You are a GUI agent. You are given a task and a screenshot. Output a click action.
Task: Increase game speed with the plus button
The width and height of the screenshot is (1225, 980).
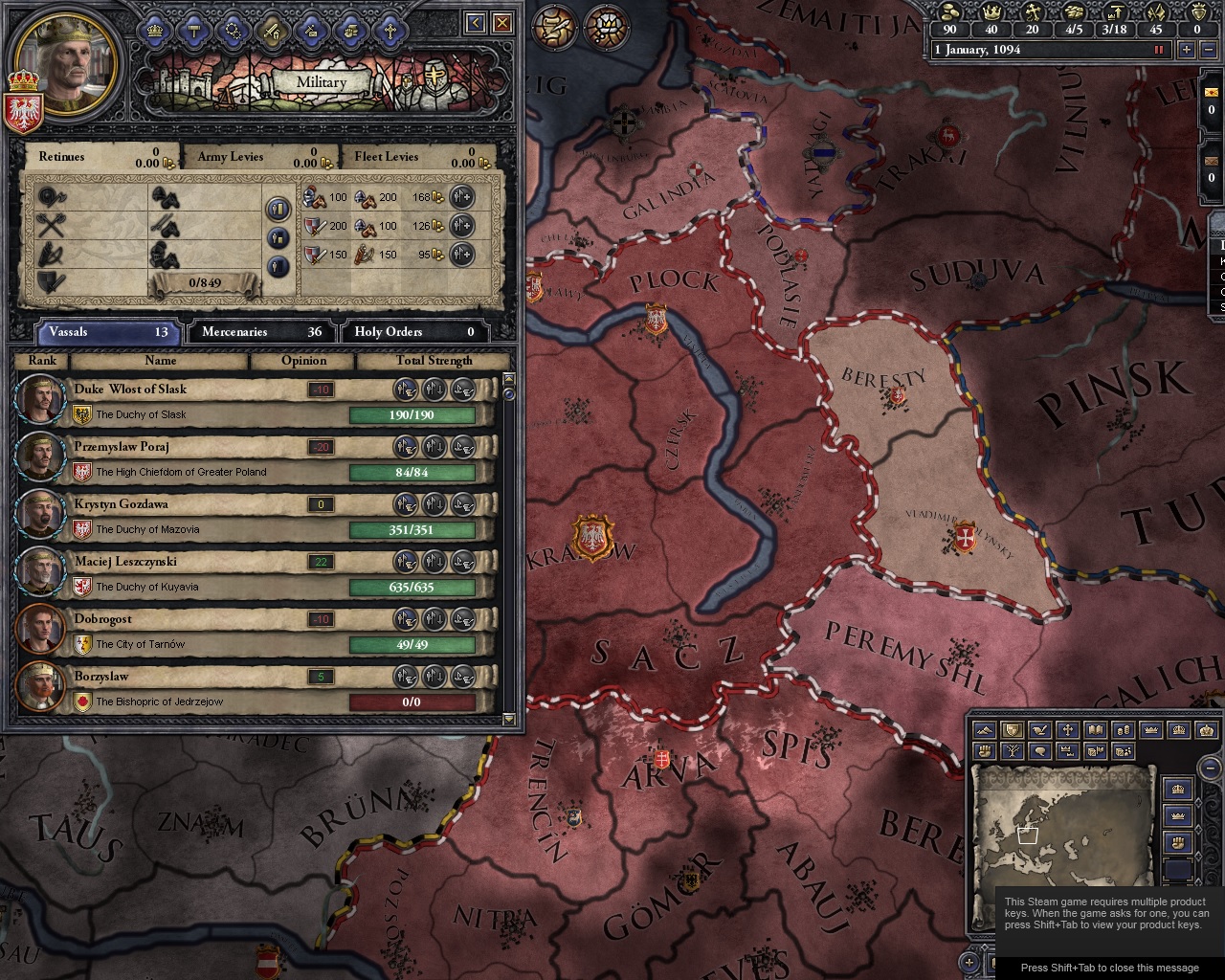[1187, 50]
